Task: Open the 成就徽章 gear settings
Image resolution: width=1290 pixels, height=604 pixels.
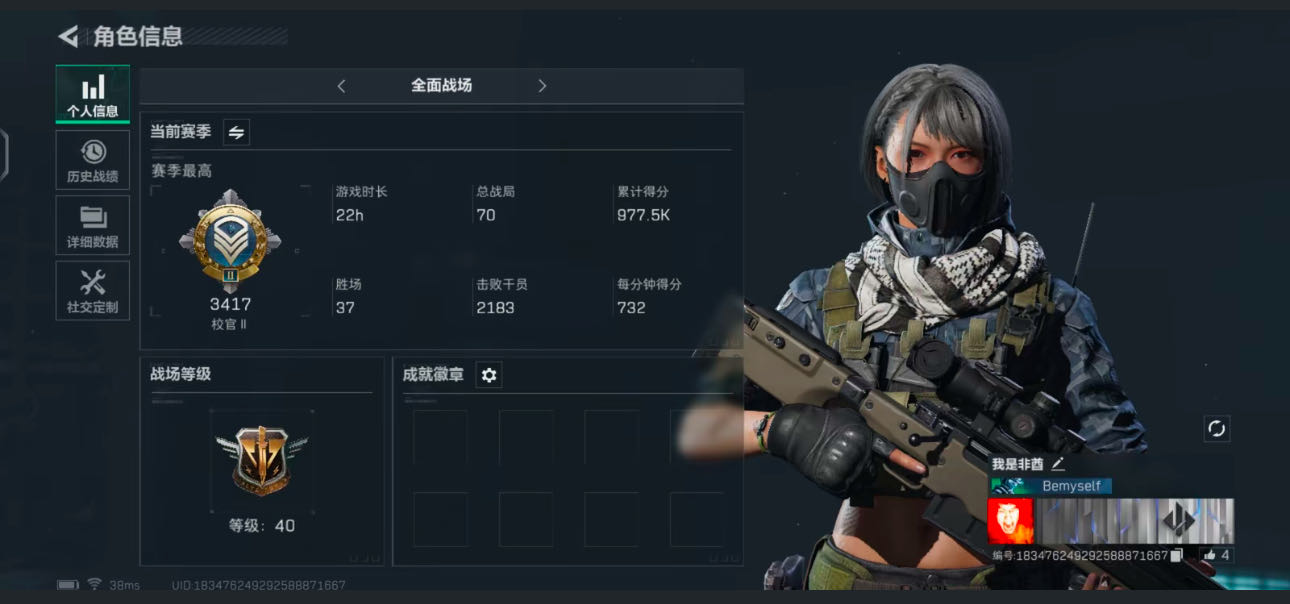Action: [x=488, y=375]
